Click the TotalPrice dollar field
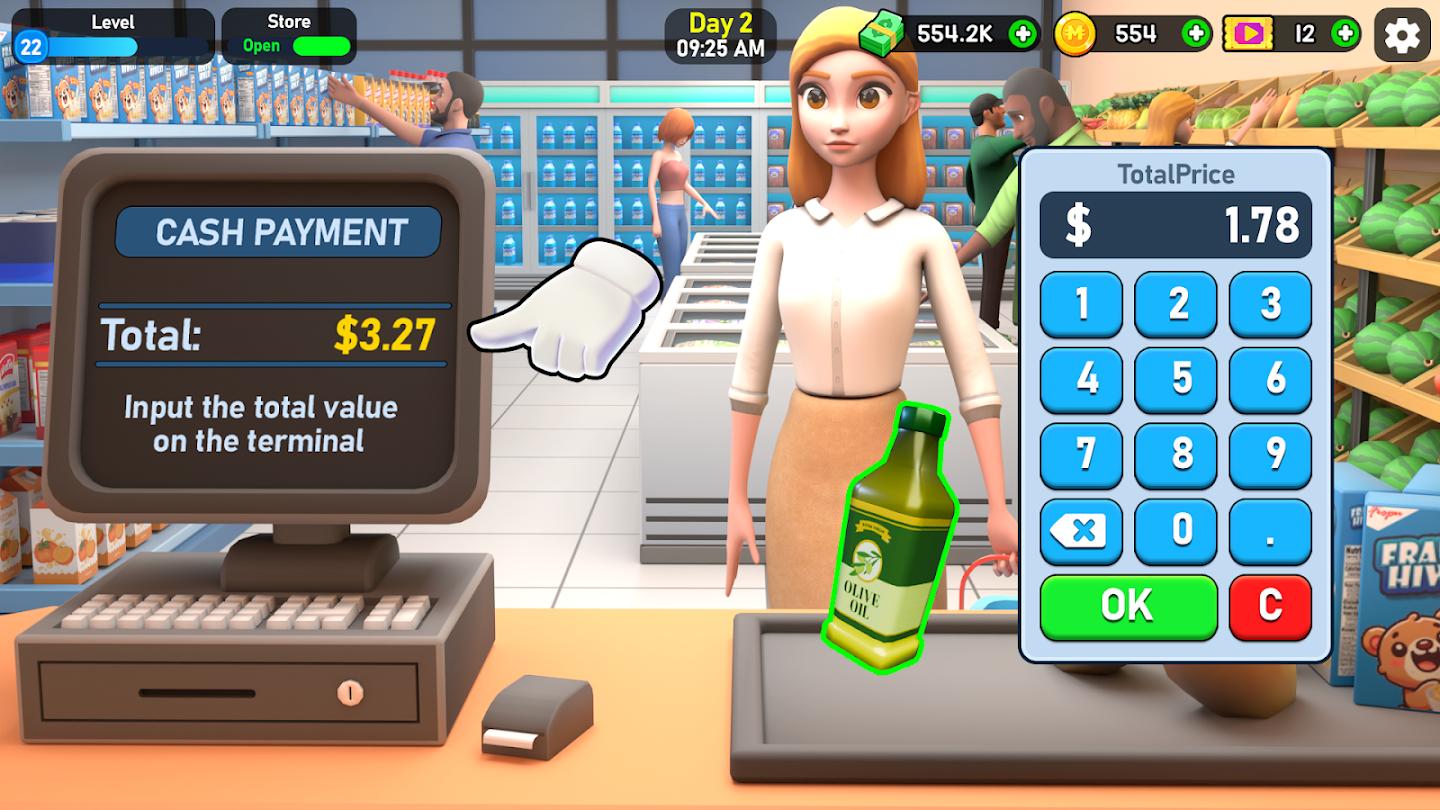Image resolution: width=1440 pixels, height=810 pixels. coord(1176,225)
